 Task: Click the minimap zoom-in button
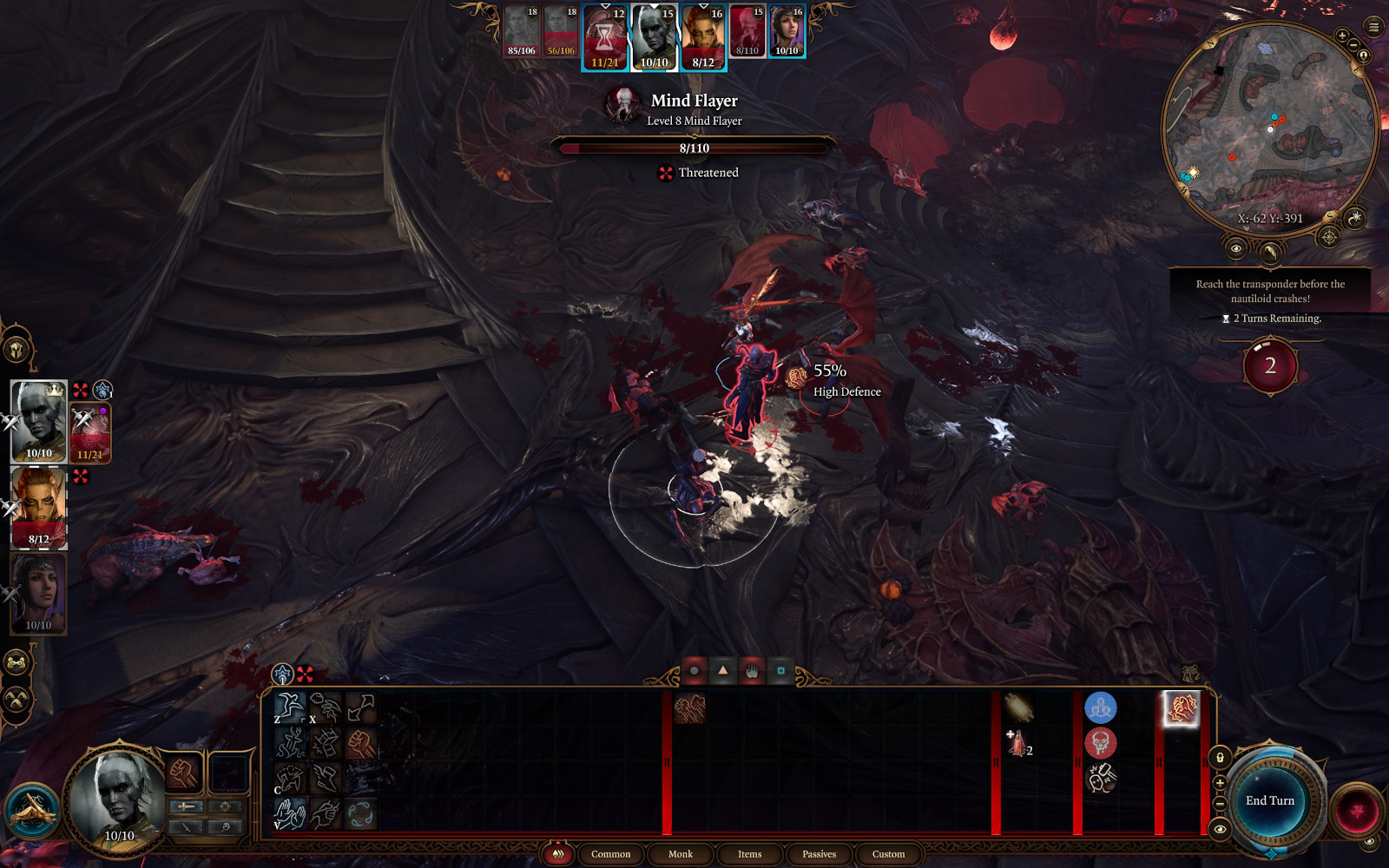1342,36
